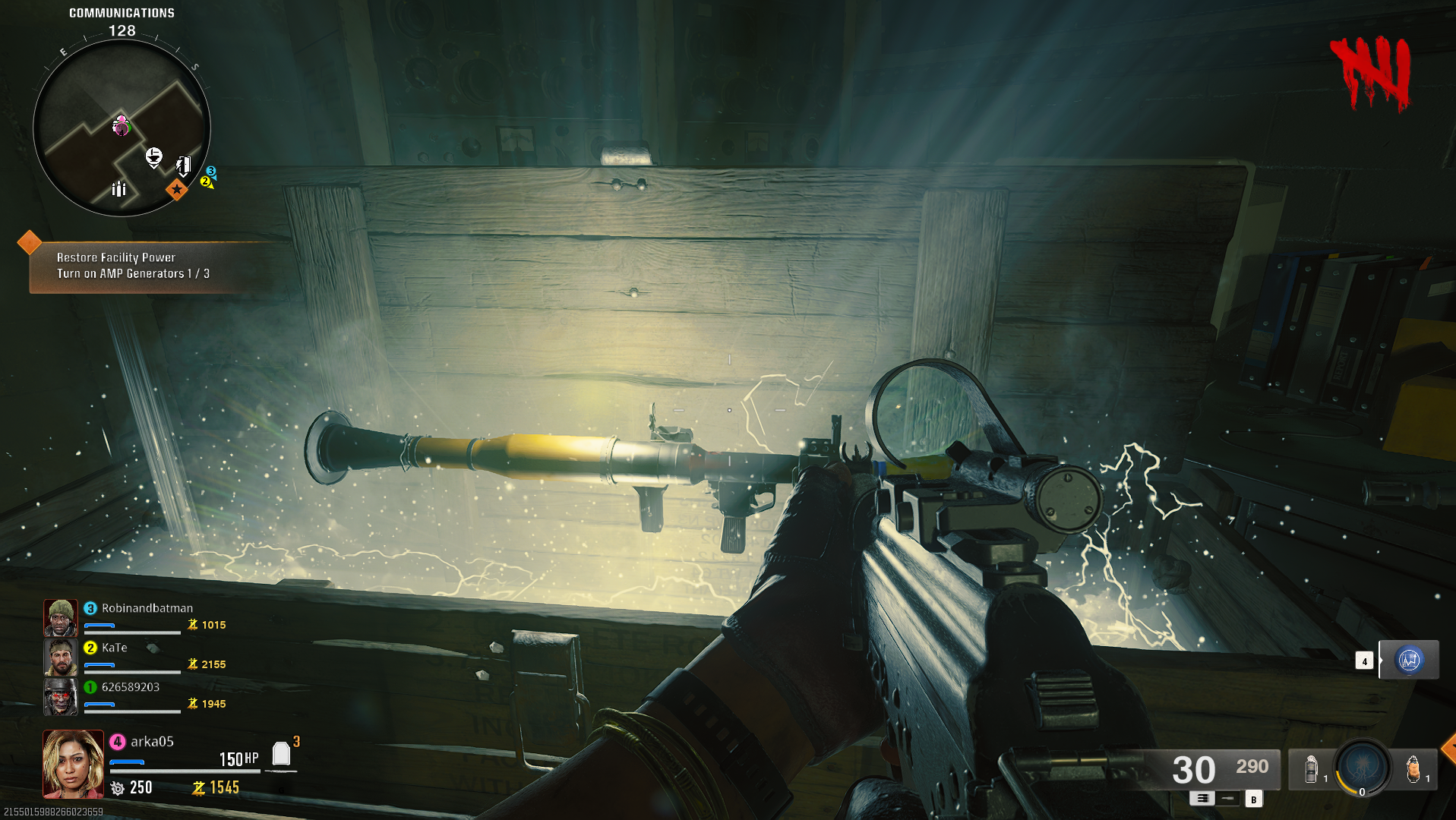The width and height of the screenshot is (1456, 820).
Task: Select the tactical grenade icon near ammo counter
Action: [x=1312, y=770]
